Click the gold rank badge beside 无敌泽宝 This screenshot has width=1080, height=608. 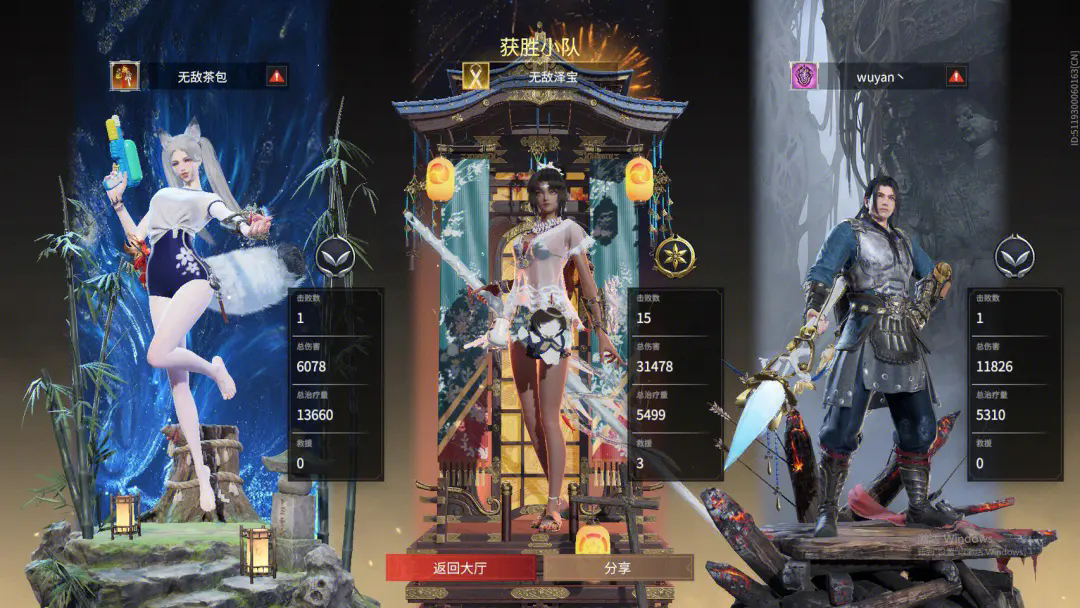coord(675,257)
